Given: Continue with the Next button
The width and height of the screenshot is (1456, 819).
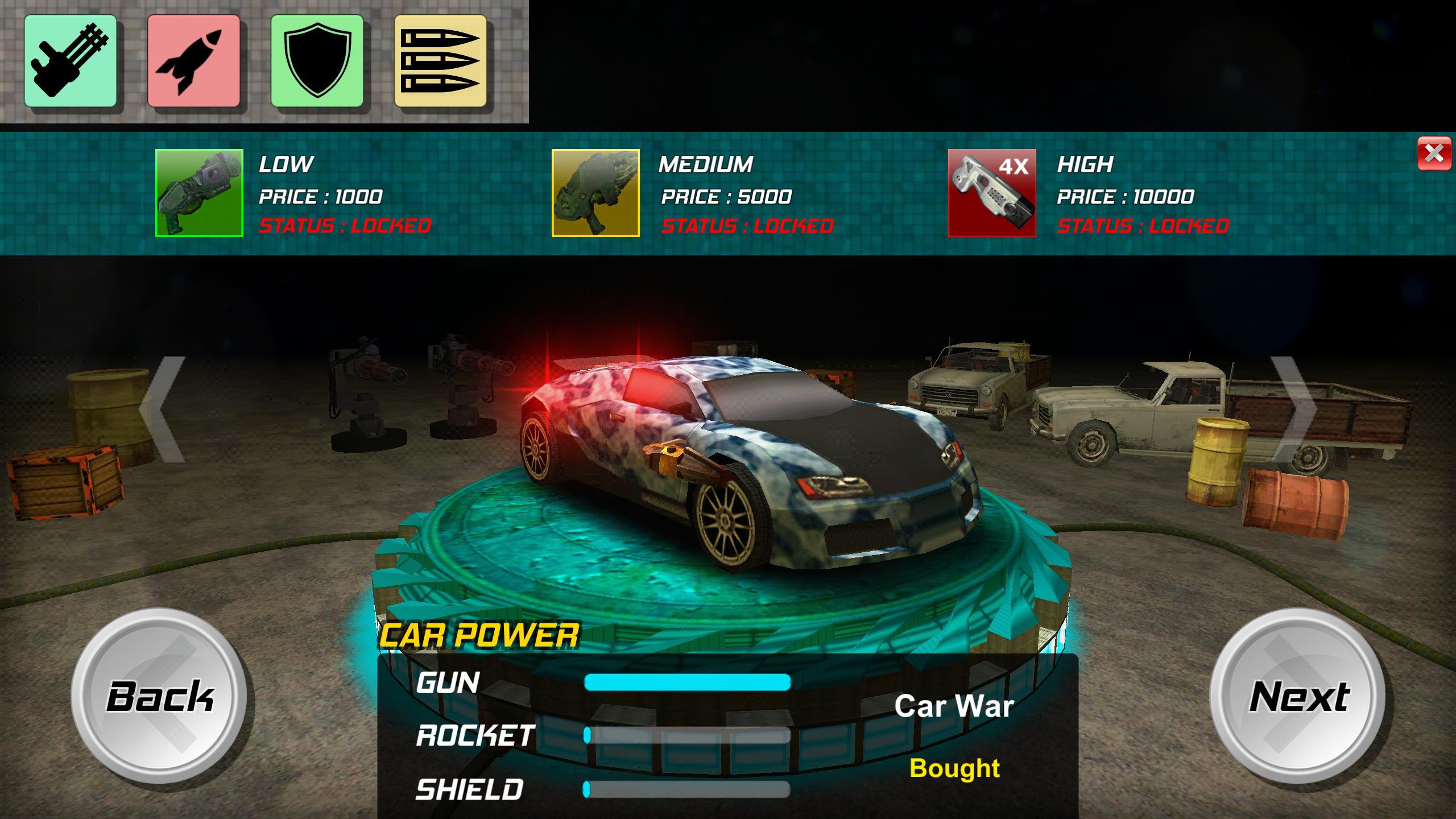Looking at the screenshot, I should coord(1298,696).
